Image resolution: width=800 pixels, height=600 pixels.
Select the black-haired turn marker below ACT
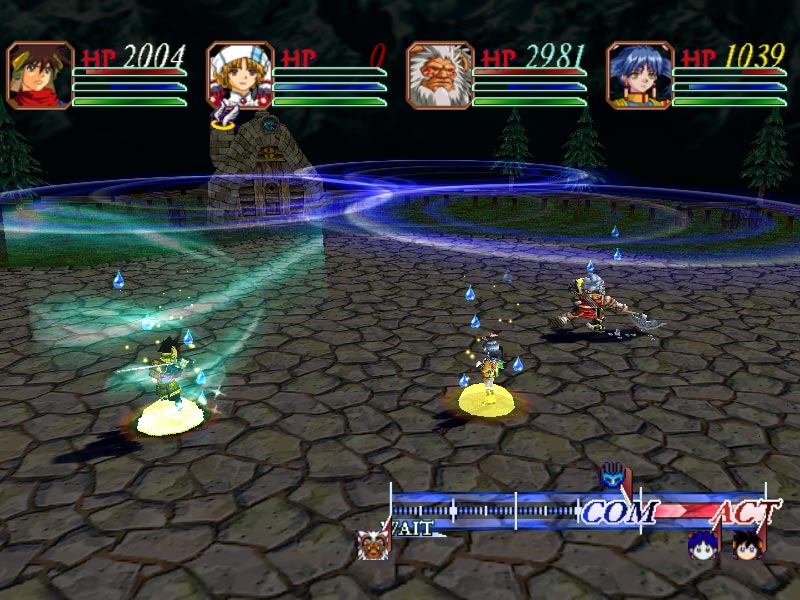pyautogui.click(x=744, y=545)
